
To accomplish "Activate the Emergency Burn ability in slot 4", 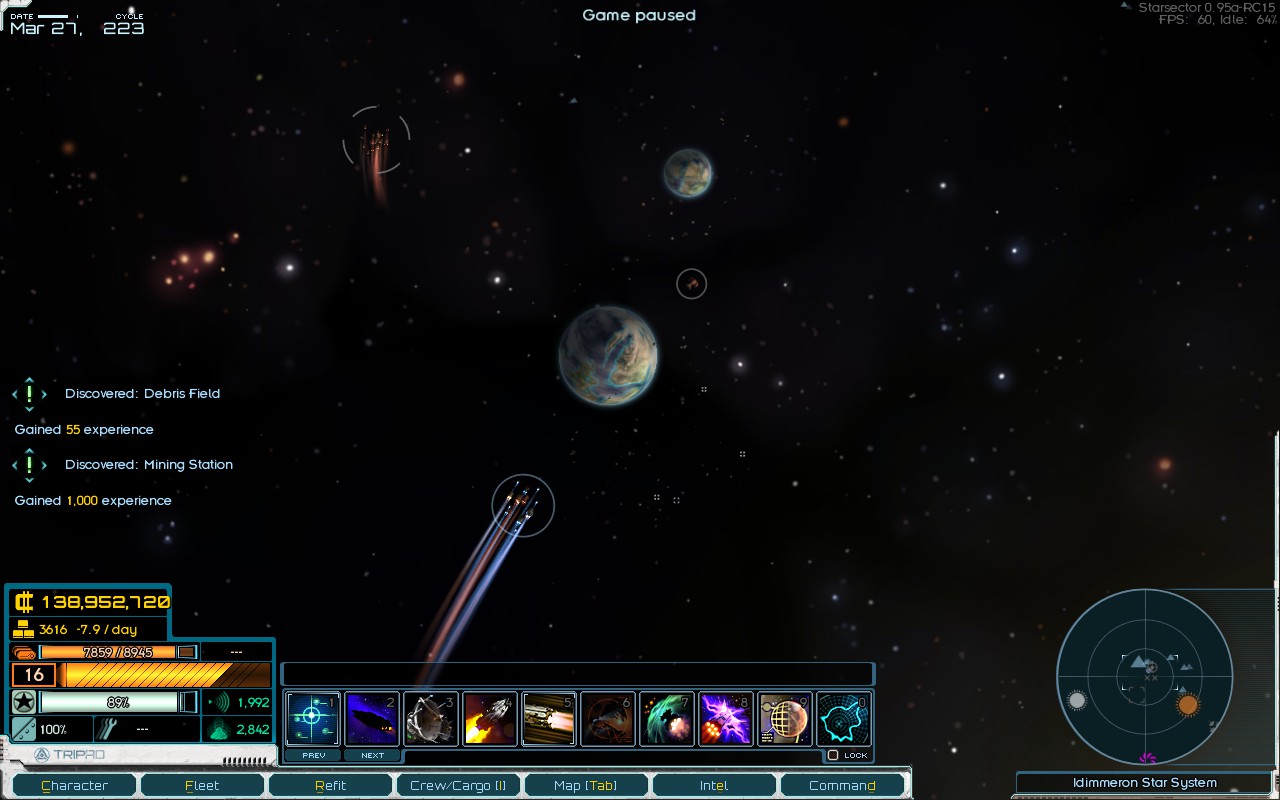I will click(490, 718).
